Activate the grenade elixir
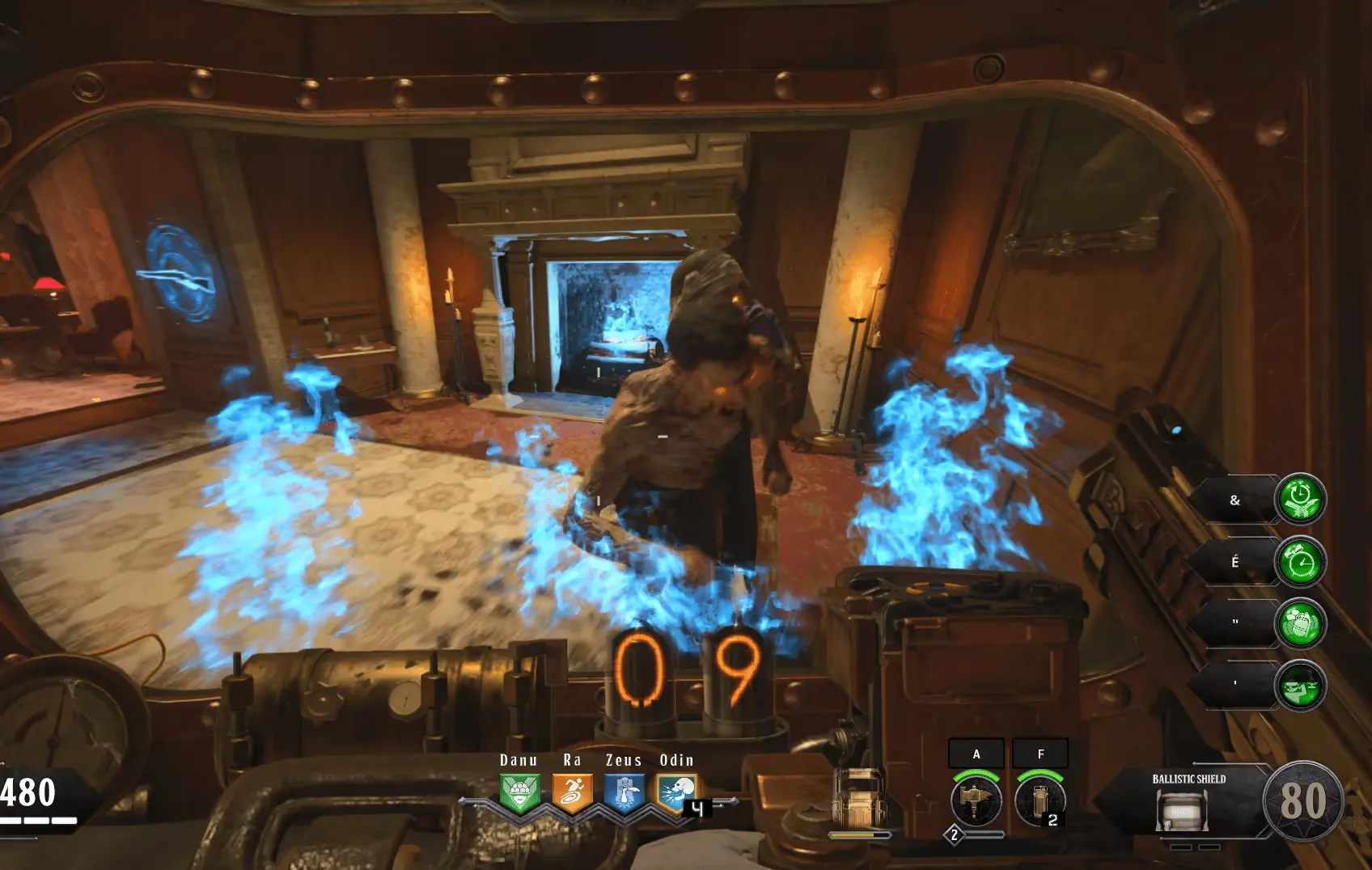Image resolution: width=1372 pixels, height=870 pixels. (1300, 623)
